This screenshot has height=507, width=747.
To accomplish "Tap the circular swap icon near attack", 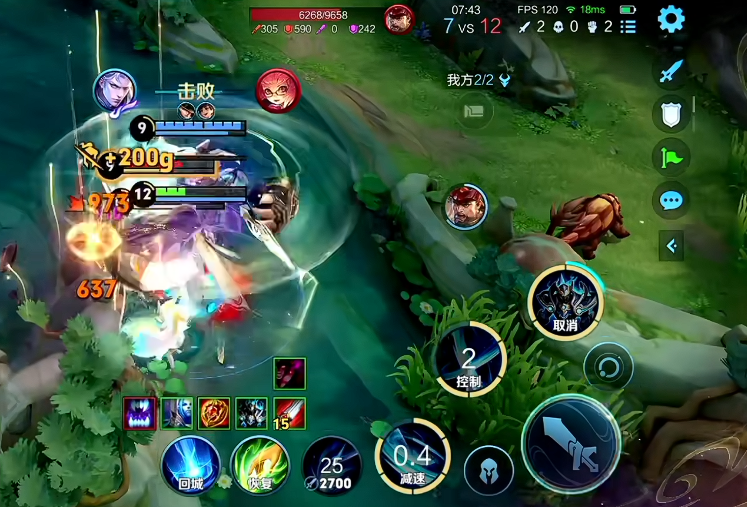I will point(608,366).
